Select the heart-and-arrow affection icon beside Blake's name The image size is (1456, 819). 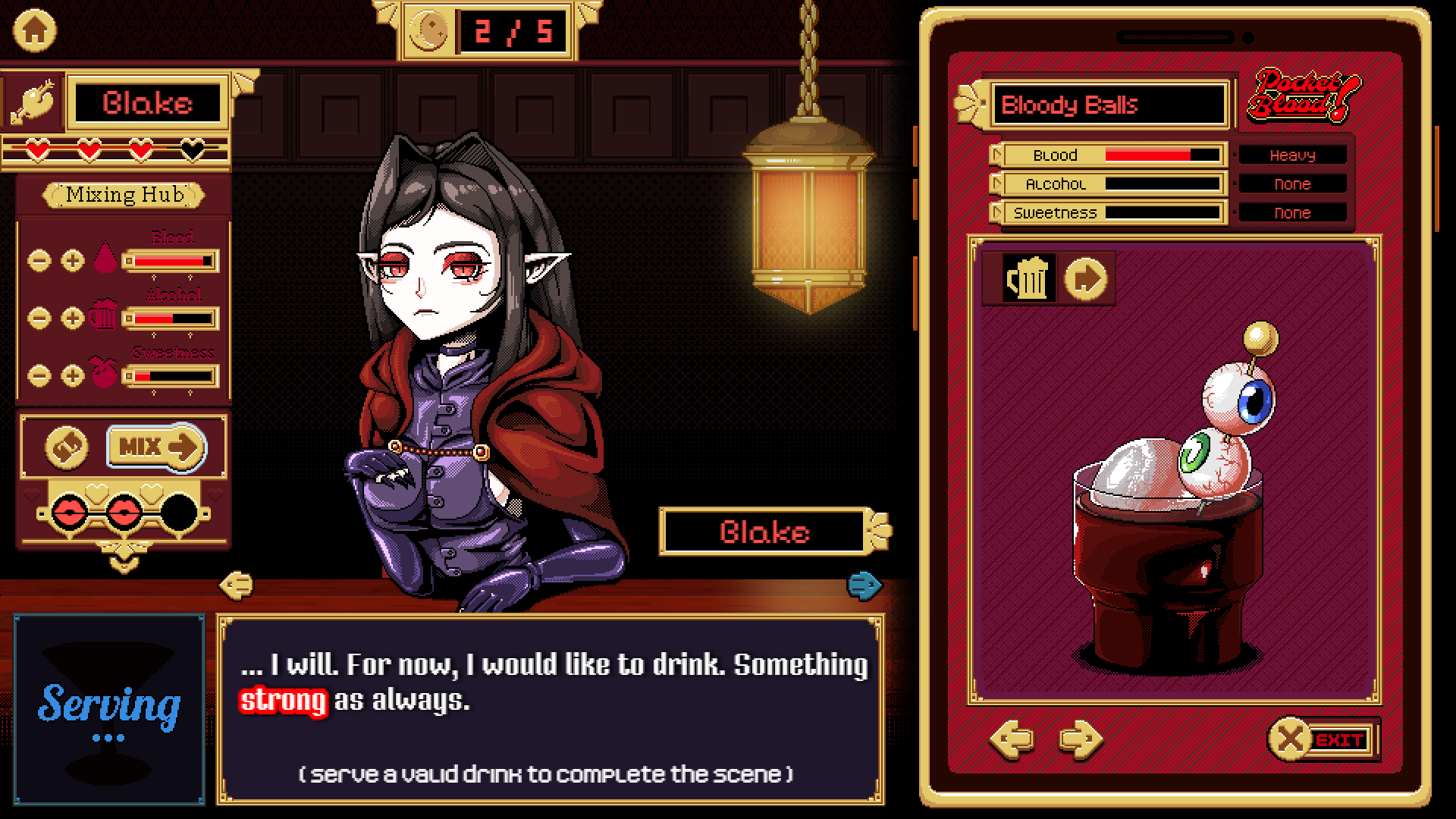point(32,101)
